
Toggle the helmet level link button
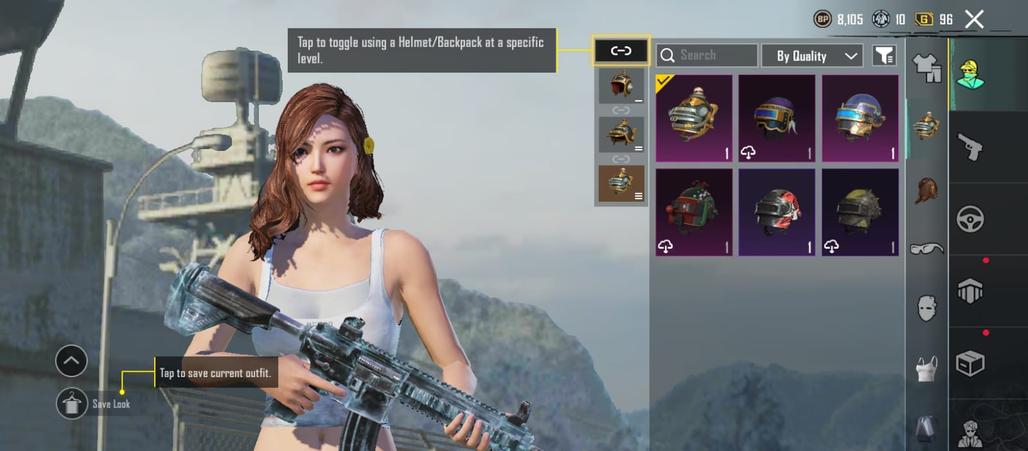pos(621,50)
